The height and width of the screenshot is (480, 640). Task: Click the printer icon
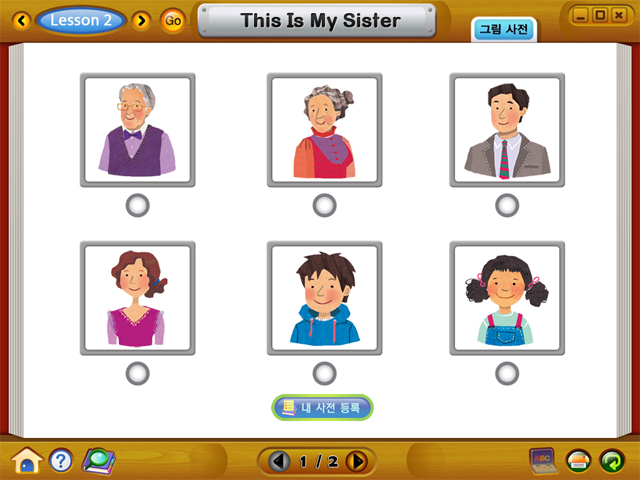tap(579, 461)
